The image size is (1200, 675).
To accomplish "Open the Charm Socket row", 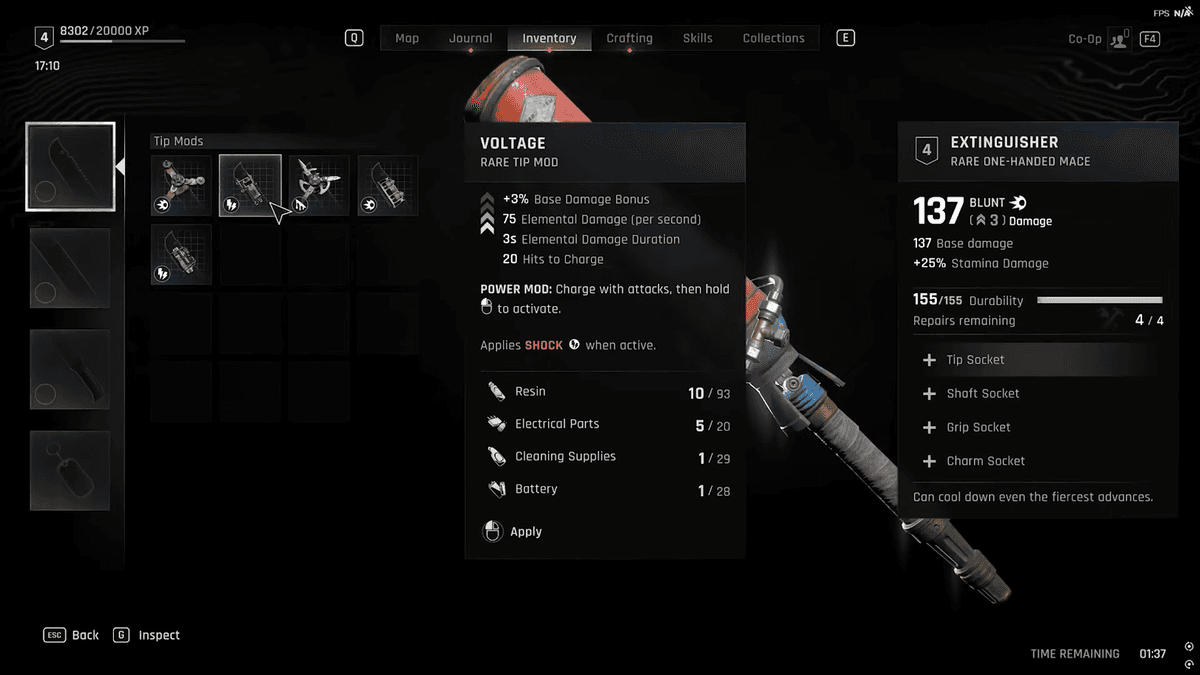I will point(1036,461).
